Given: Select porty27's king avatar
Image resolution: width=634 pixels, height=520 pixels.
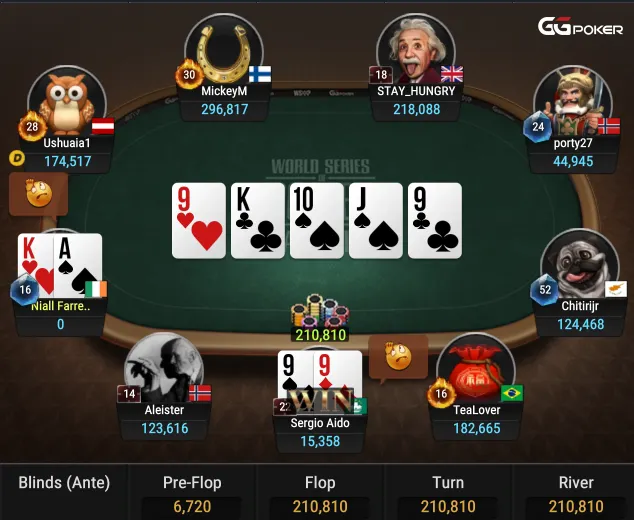Looking at the screenshot, I should (x=572, y=102).
